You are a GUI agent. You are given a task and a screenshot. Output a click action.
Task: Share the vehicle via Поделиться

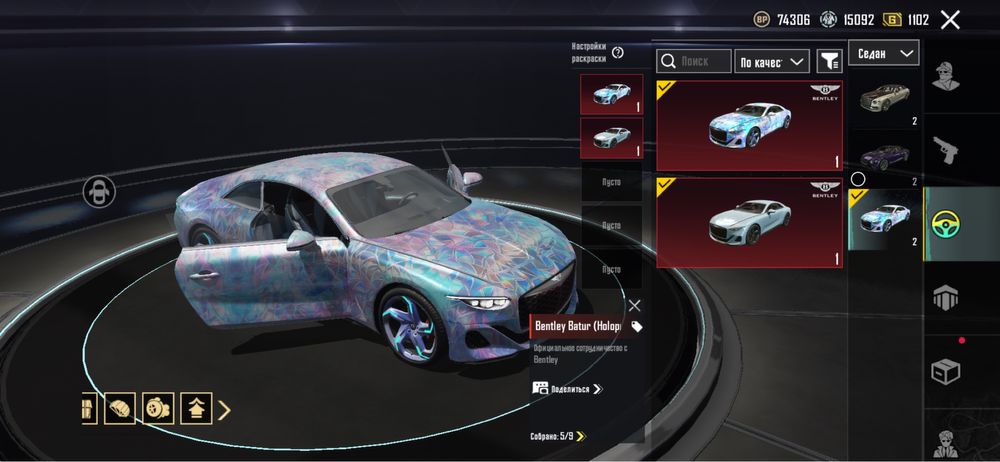[567, 388]
